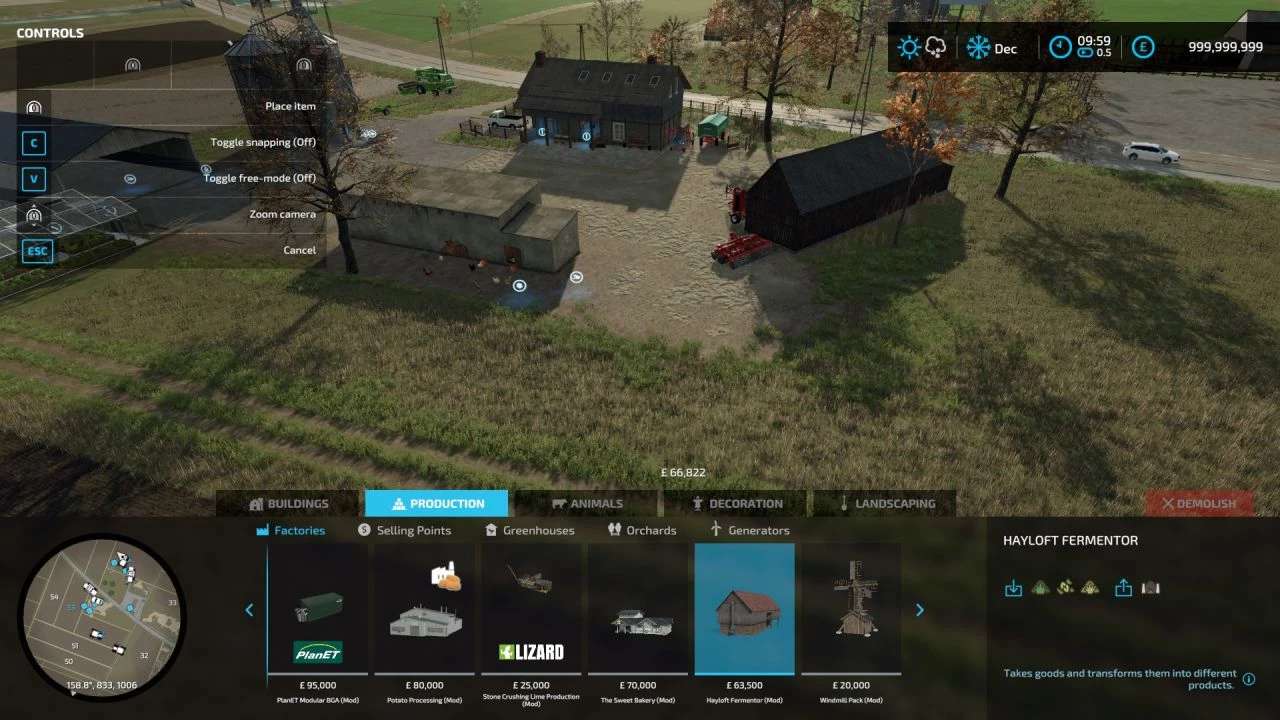
Task: Show next items with right arrow
Action: point(920,610)
